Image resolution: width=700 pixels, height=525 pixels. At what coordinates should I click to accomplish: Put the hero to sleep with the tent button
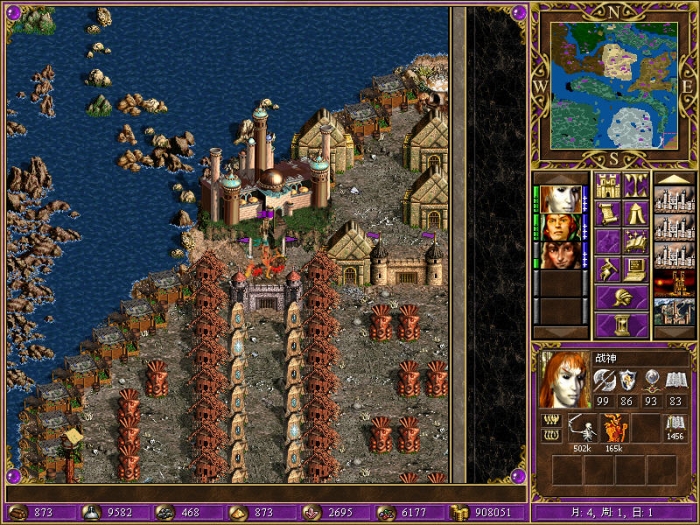[636, 214]
